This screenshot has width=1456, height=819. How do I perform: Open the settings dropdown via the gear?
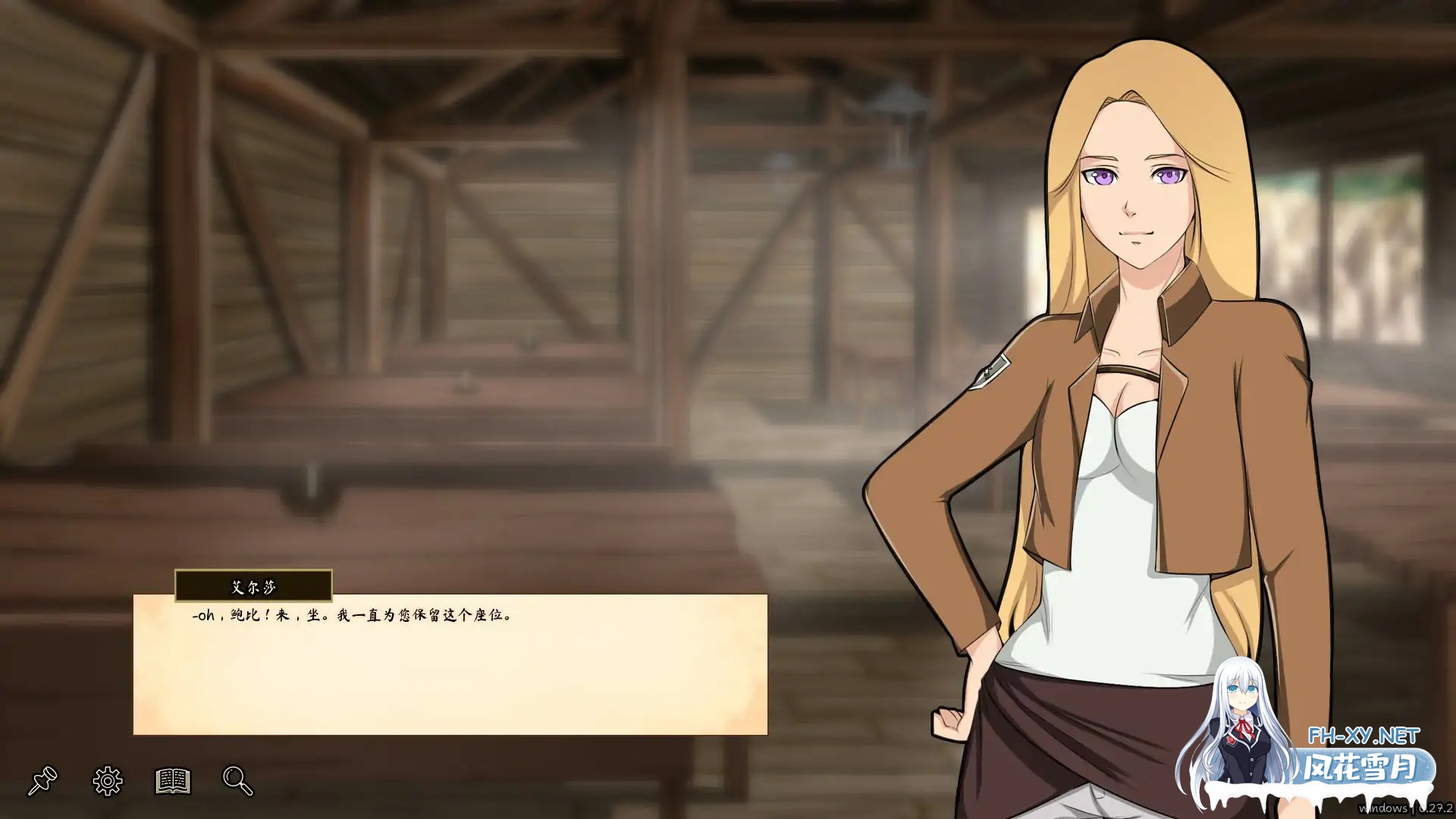(x=106, y=780)
